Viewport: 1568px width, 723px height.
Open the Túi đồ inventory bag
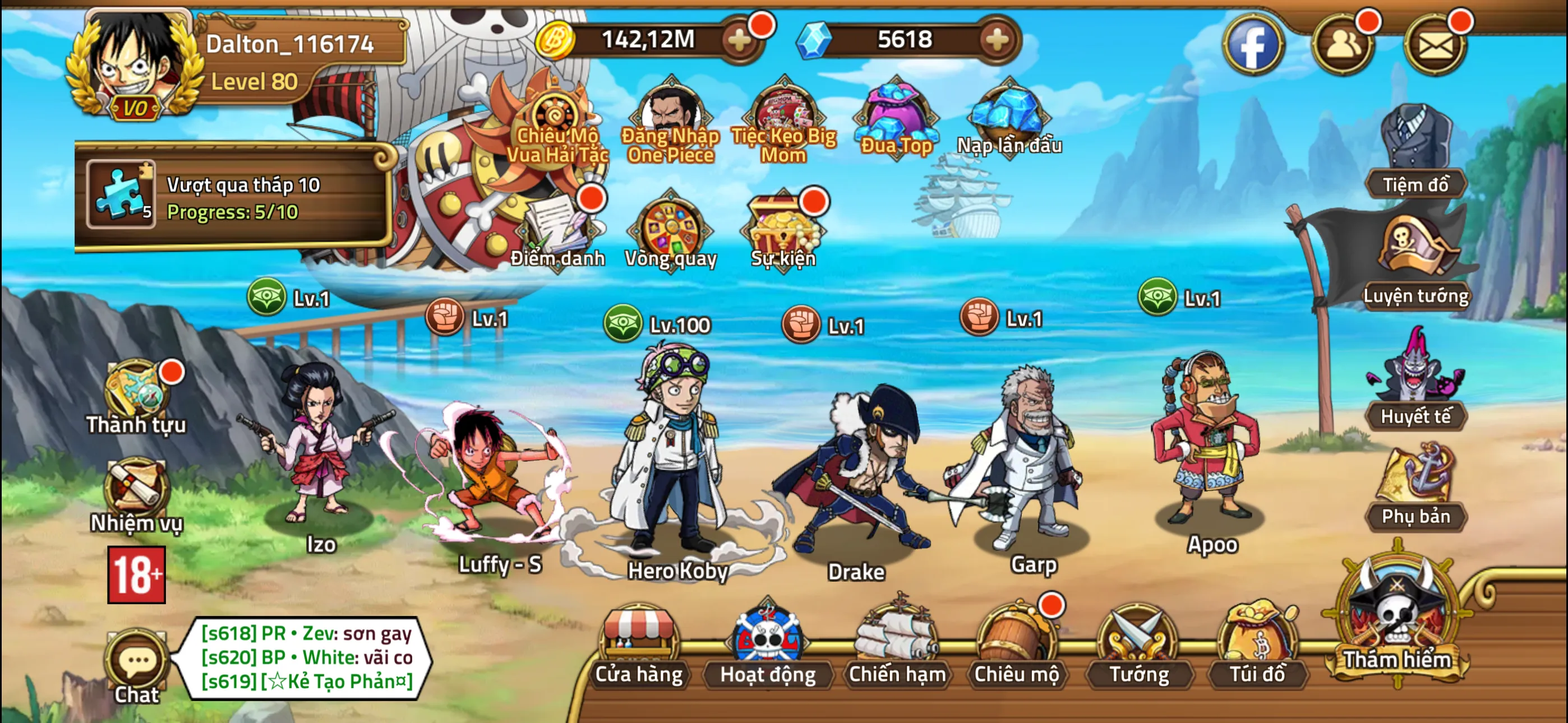1257,646
